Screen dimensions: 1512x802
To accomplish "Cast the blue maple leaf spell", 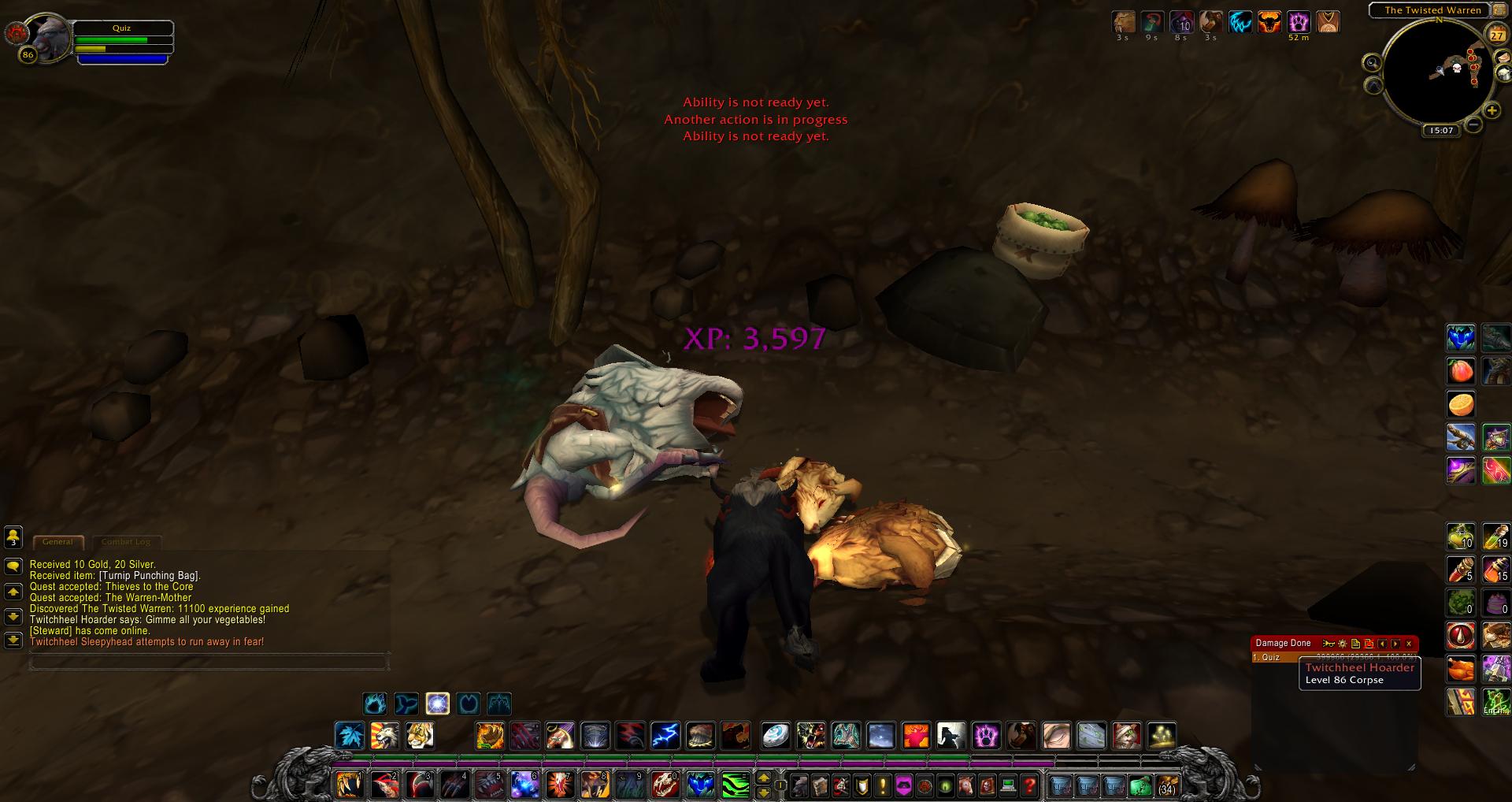I will pos(349,736).
